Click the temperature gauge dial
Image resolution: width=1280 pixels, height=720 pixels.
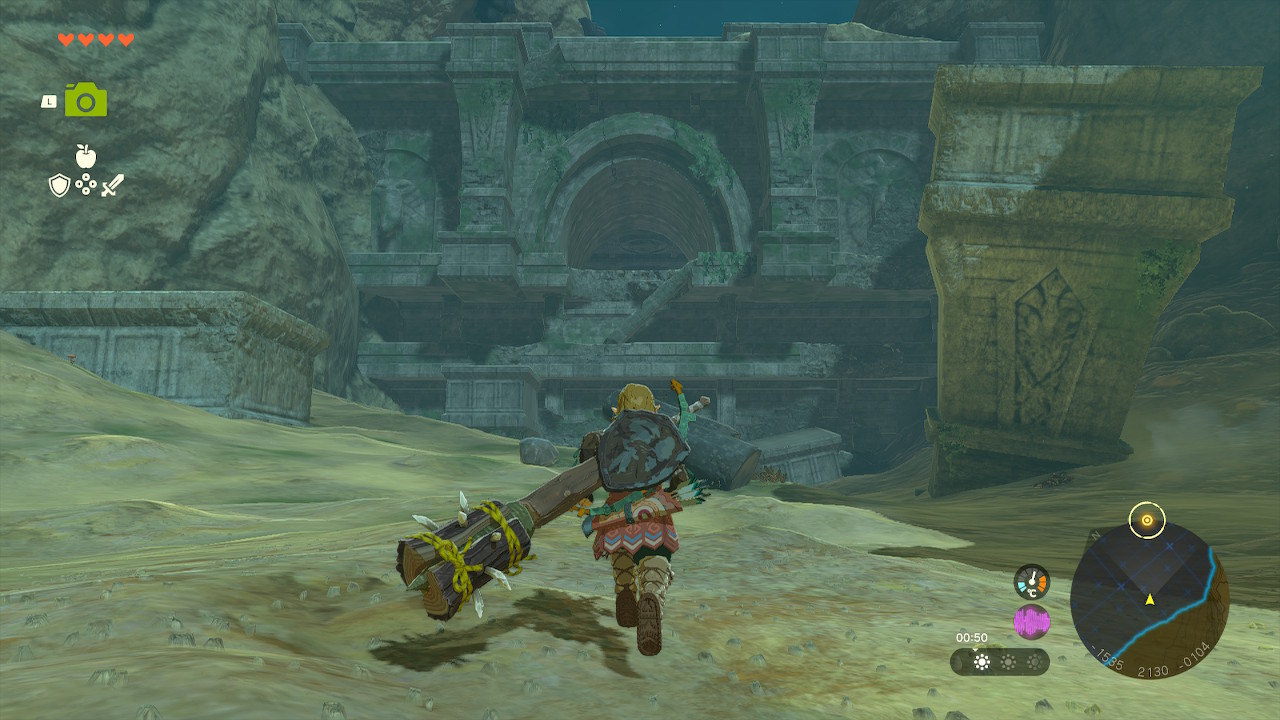click(1031, 581)
